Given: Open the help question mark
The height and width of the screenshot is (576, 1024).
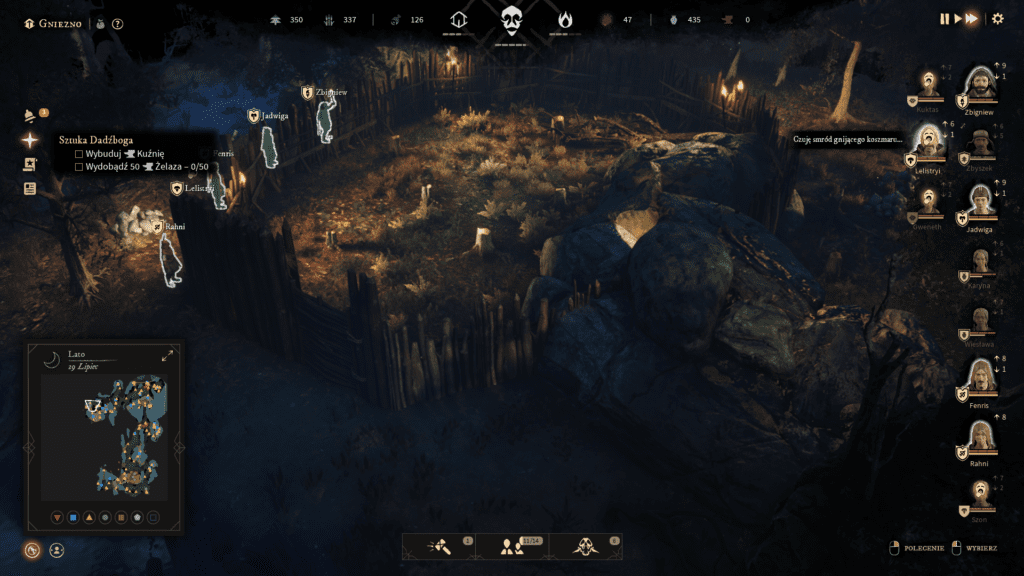Looking at the screenshot, I should [118, 23].
